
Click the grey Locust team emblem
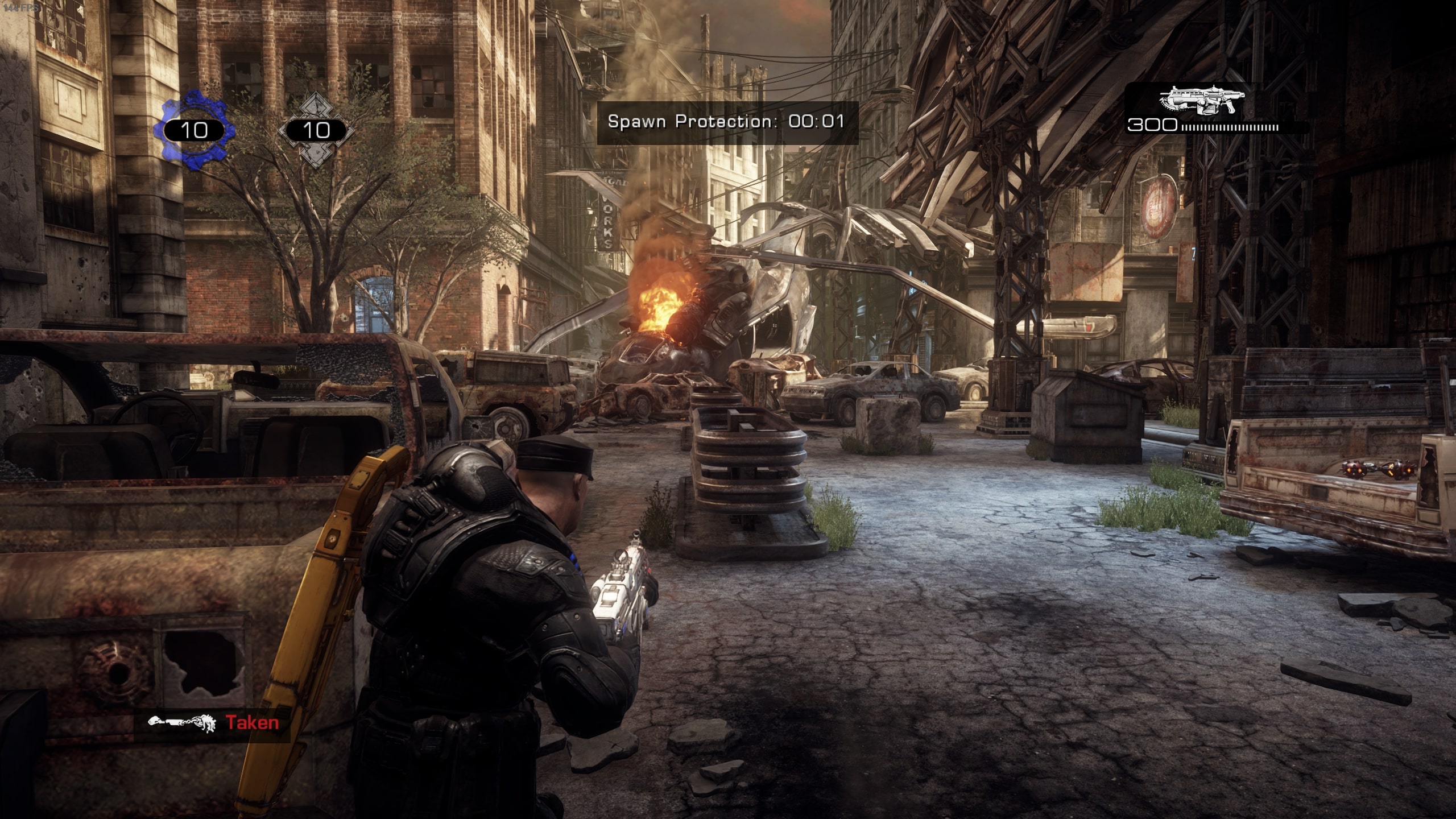(316, 130)
